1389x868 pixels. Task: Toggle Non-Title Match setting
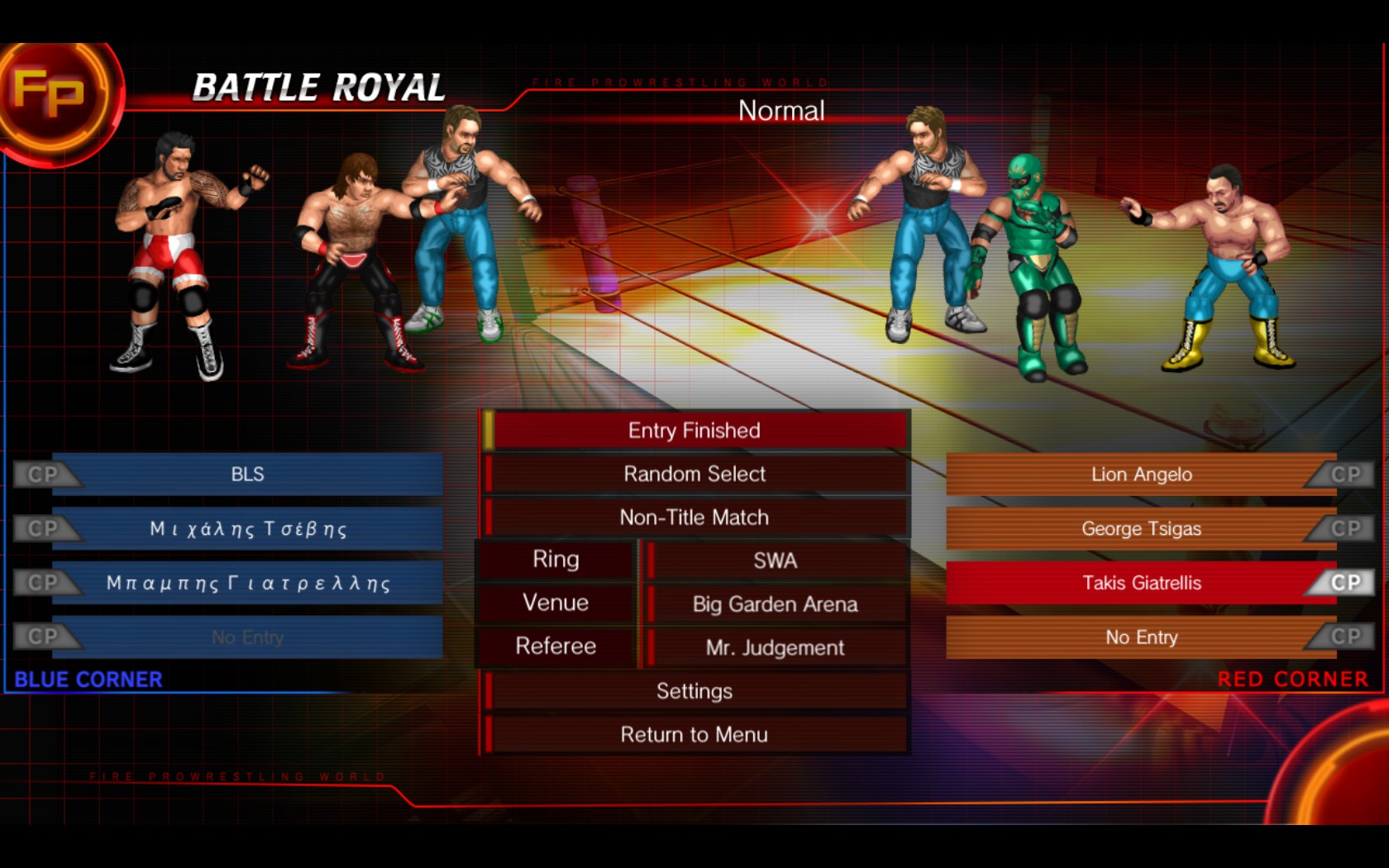694,517
